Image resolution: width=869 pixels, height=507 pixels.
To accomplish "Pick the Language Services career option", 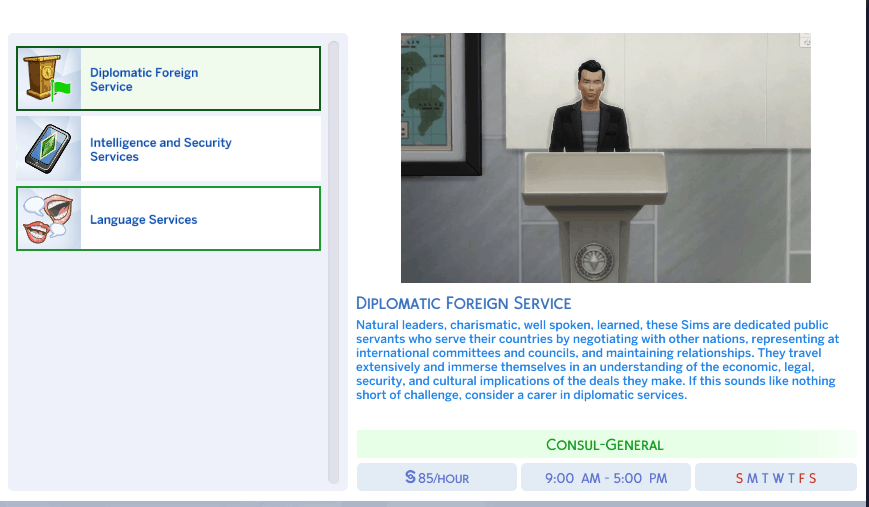I will (x=168, y=219).
